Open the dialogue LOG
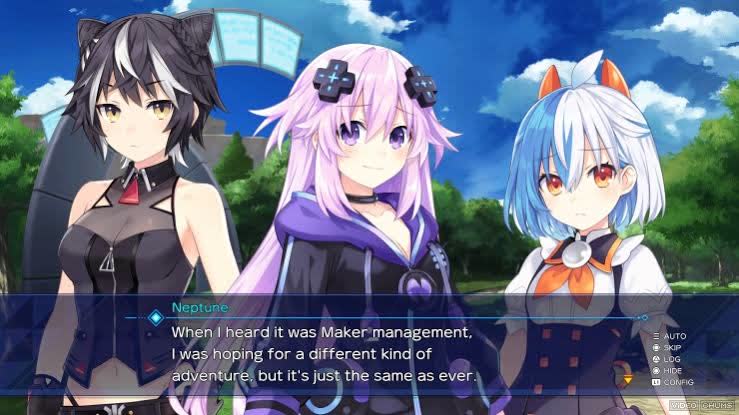The width and height of the screenshot is (739, 415). [672, 359]
